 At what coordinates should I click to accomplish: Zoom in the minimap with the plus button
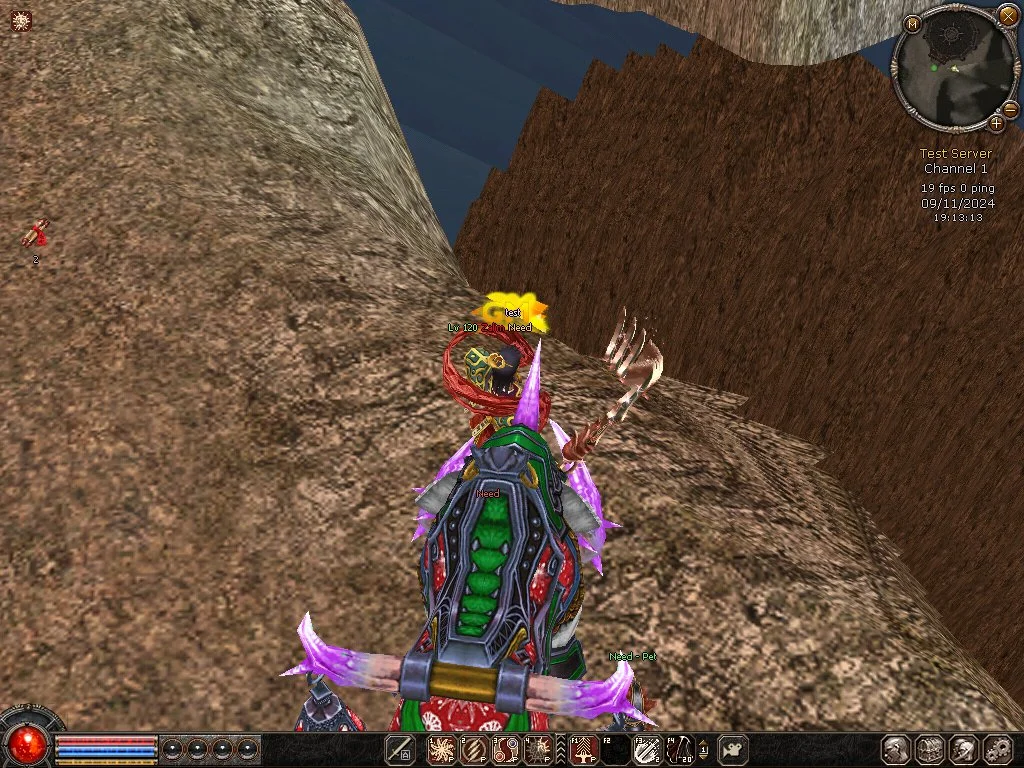coord(996,124)
